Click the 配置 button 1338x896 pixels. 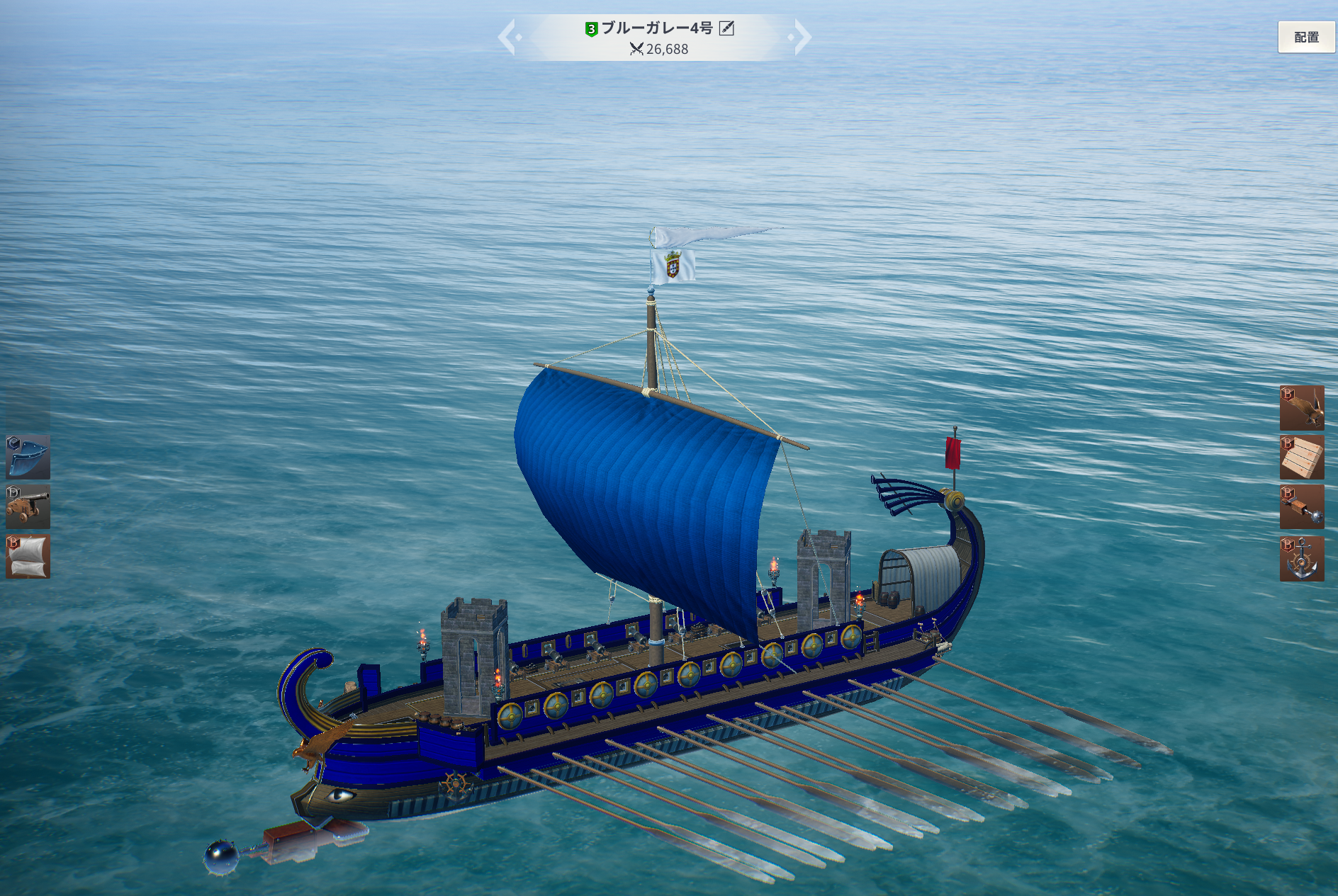(1306, 37)
